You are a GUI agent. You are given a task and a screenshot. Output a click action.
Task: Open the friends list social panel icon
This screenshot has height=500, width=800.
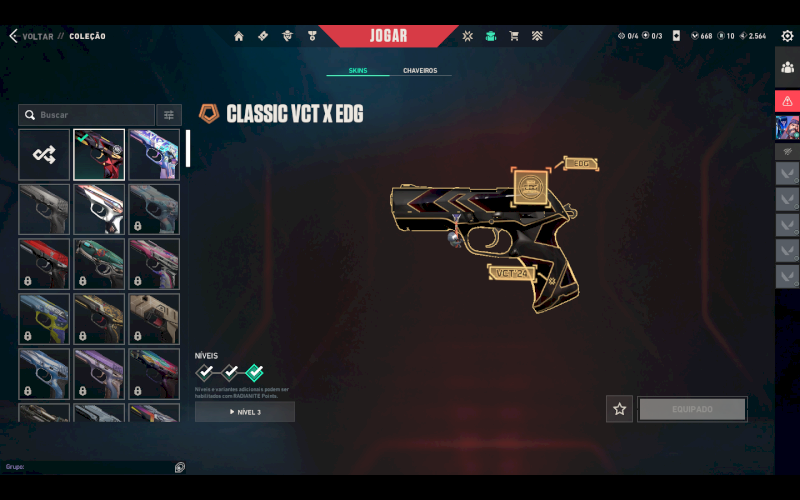click(787, 68)
